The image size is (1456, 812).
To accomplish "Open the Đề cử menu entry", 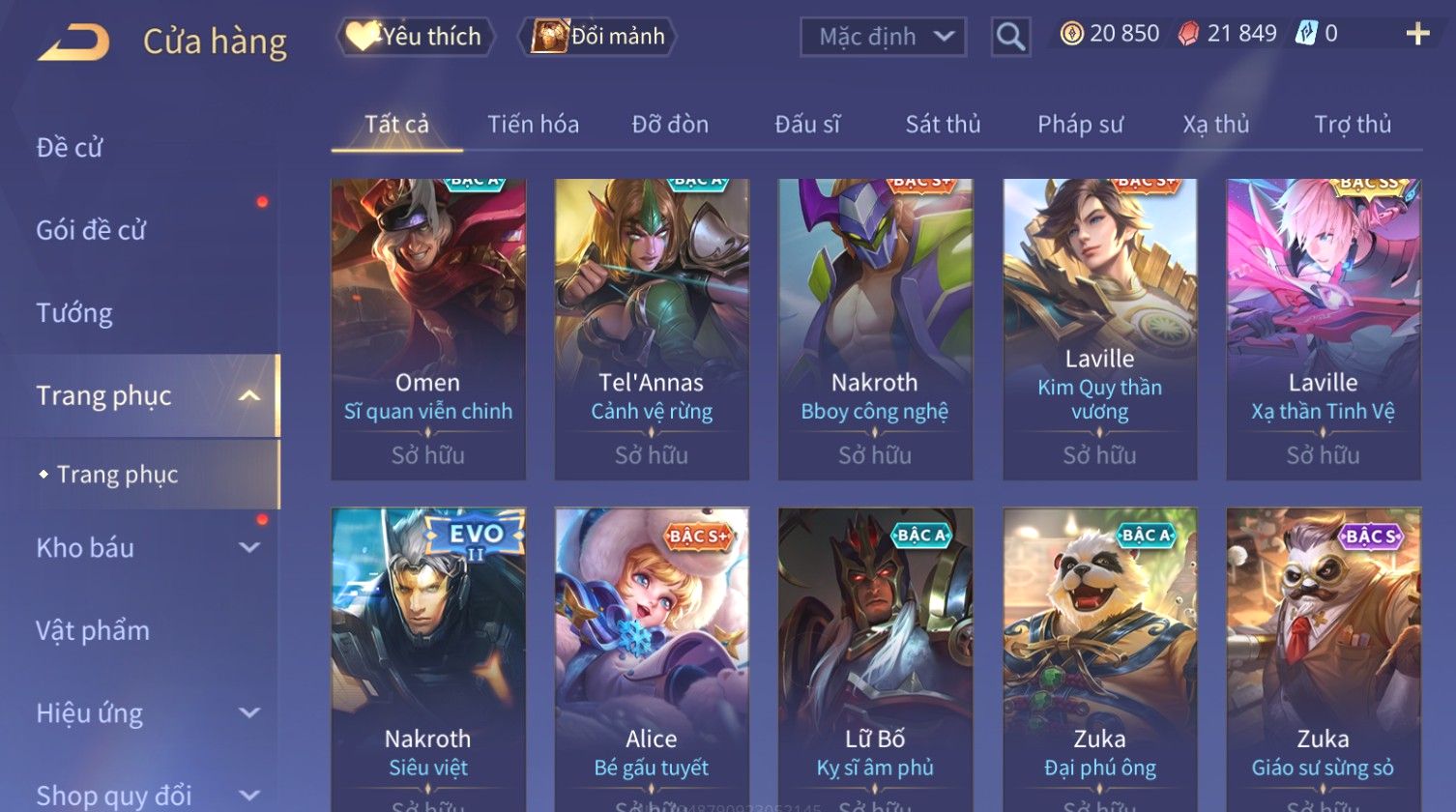I will pyautogui.click(x=70, y=148).
